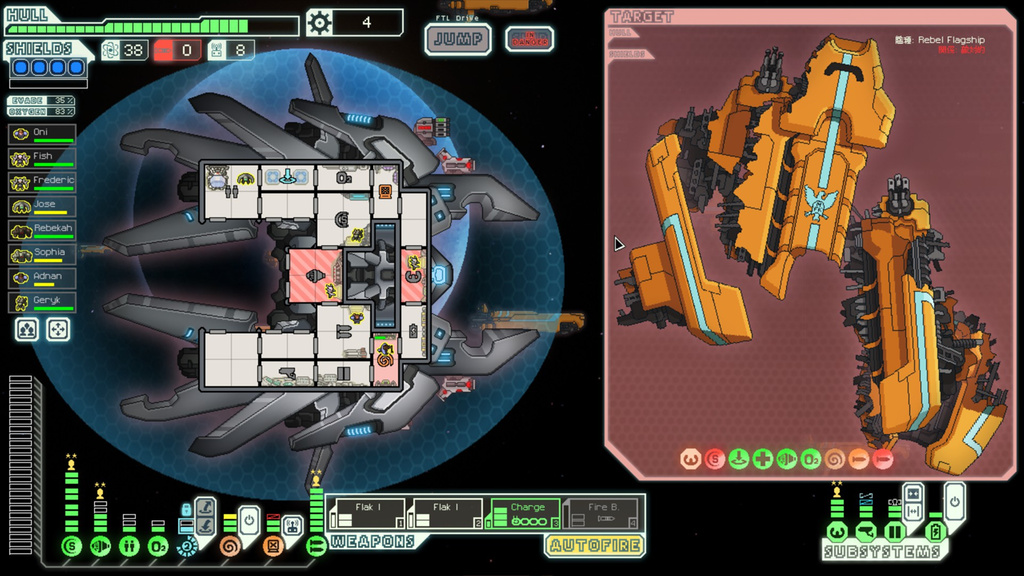This screenshot has width=1024, height=576.
Task: Click the weapons system power icon
Action: (316, 546)
